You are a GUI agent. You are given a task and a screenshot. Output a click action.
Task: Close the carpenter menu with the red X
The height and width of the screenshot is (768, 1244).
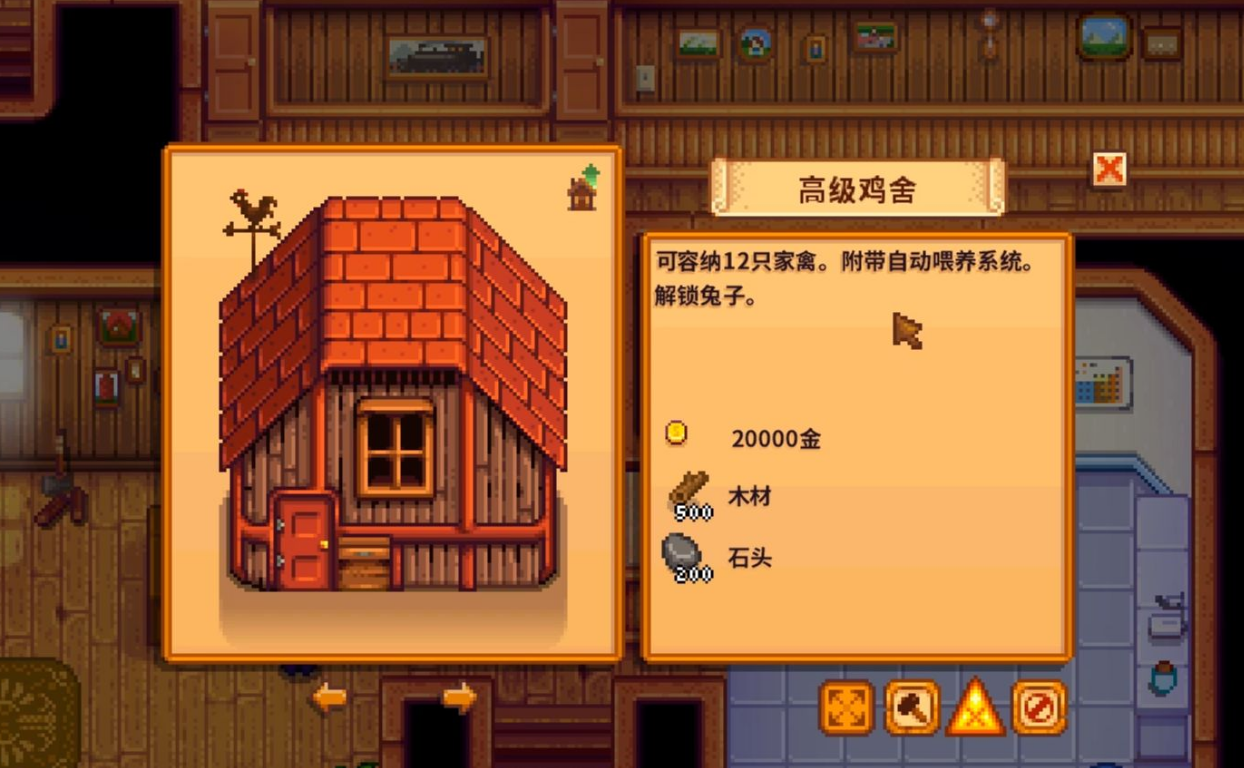pos(1108,170)
